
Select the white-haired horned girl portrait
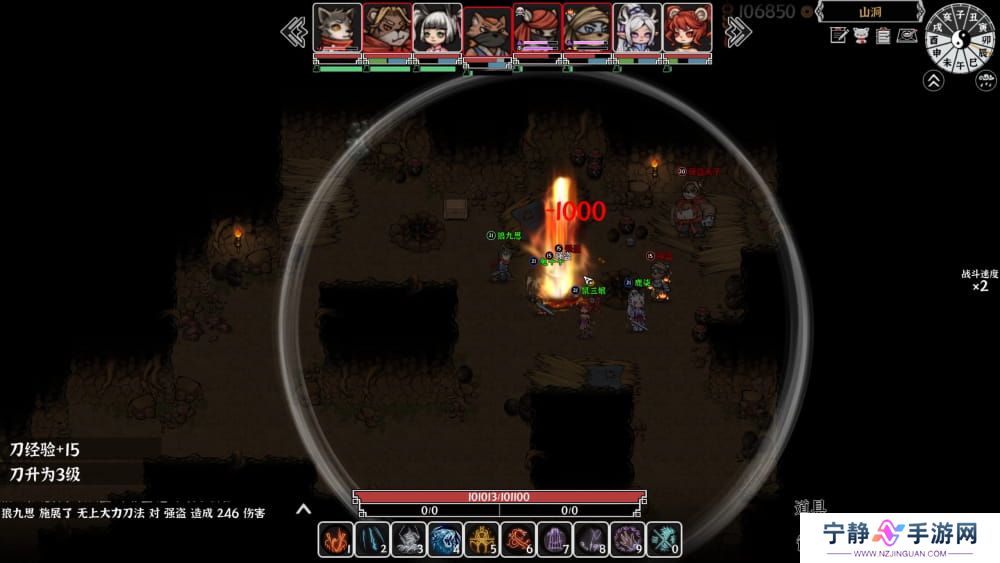coord(637,28)
